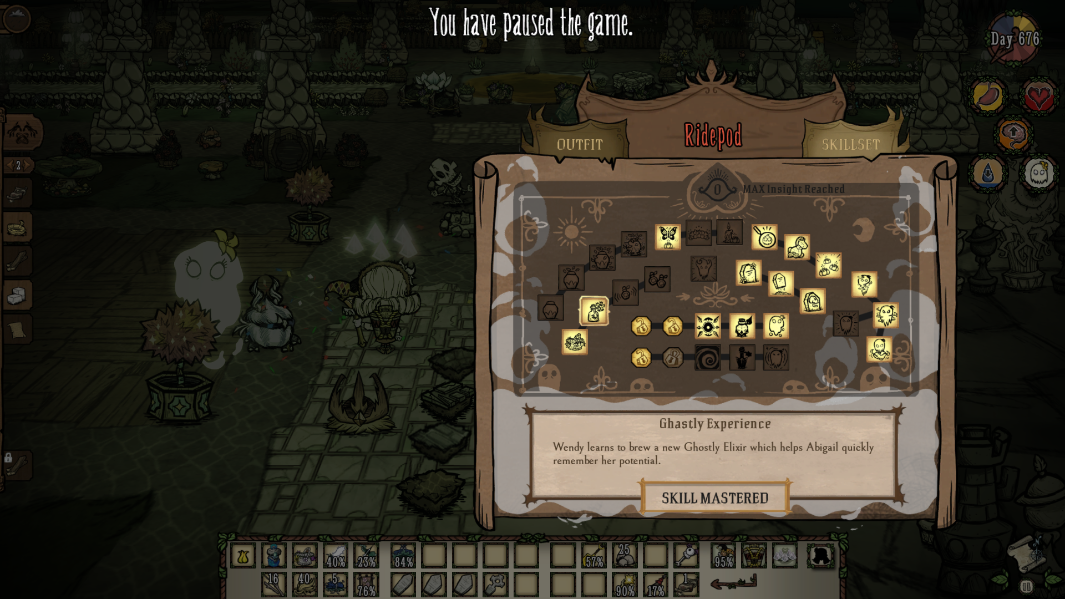Select the highlighted Ghostly Experience elixir skill
This screenshot has width=1065, height=599.
(x=594, y=311)
